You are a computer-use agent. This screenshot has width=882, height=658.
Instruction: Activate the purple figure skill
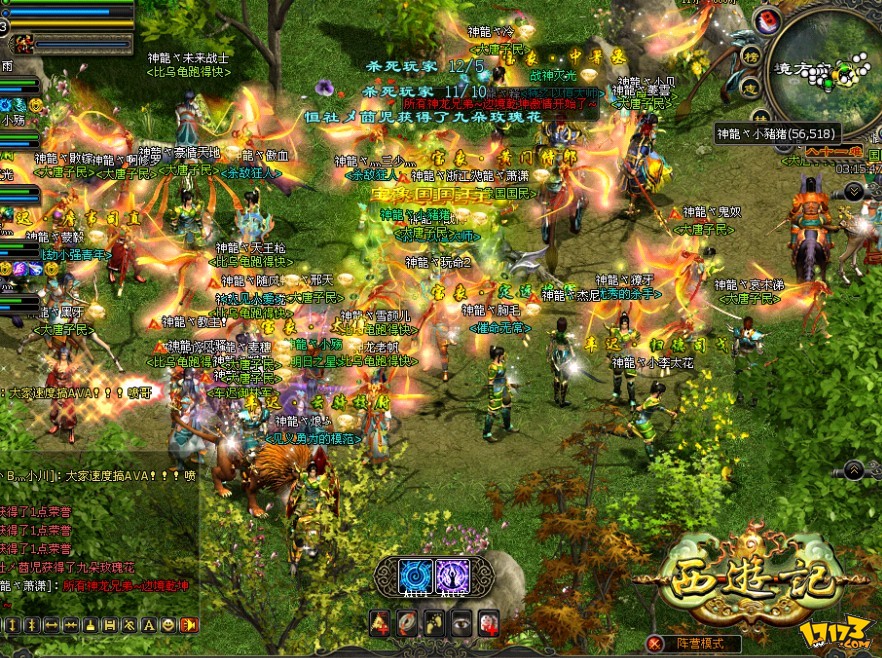tap(452, 576)
